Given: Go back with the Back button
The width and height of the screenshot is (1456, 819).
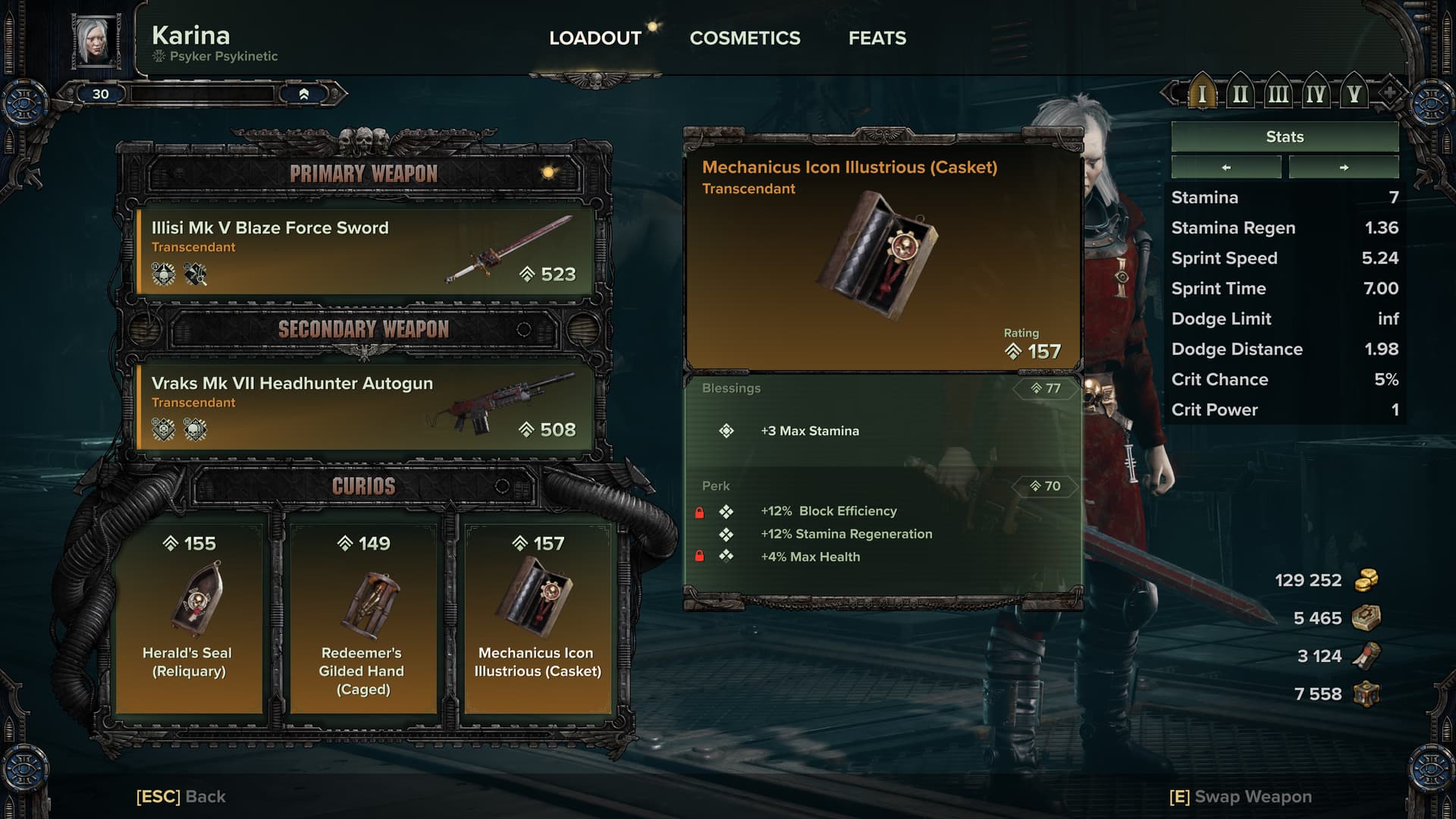Looking at the screenshot, I should pos(181,796).
